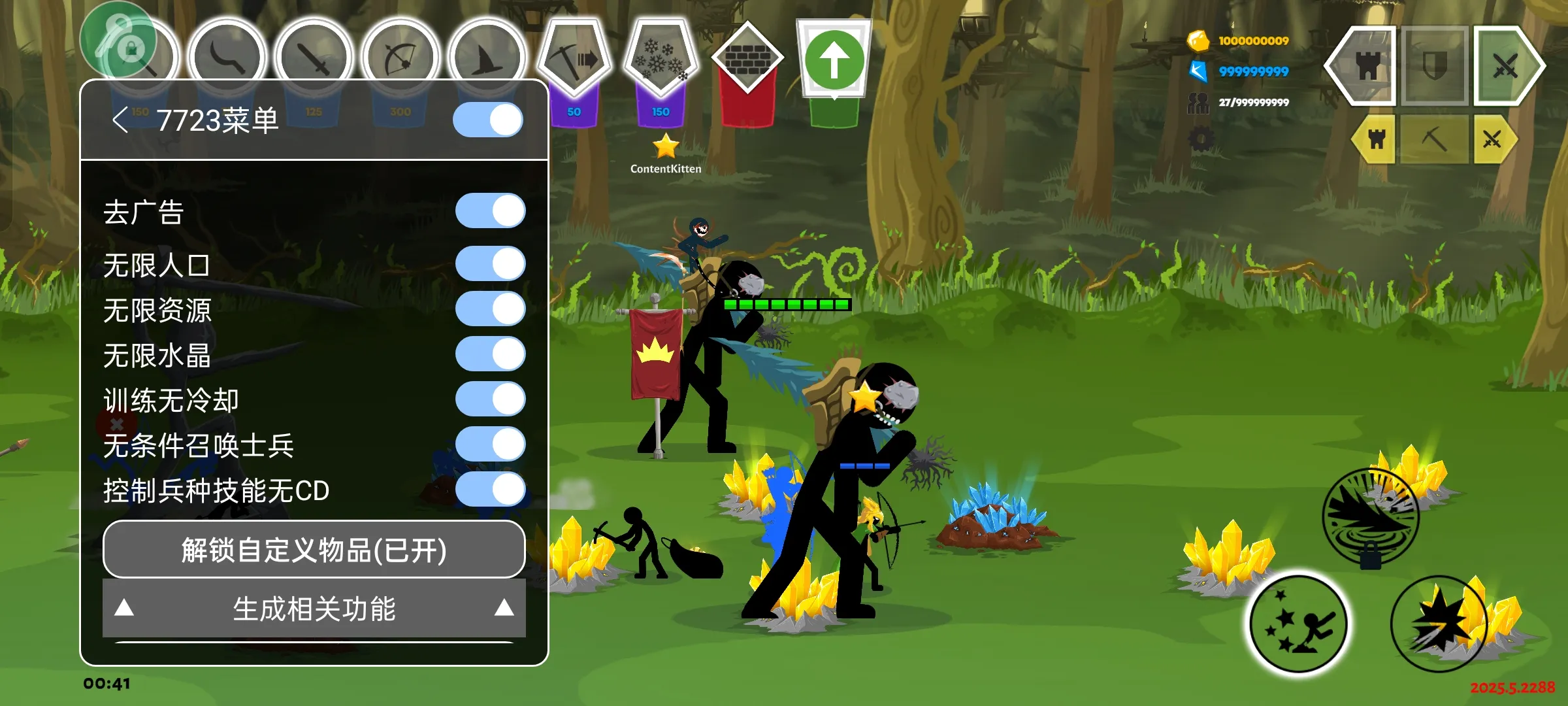The width and height of the screenshot is (1568, 706).
Task: Toggle 训练无冷却 setting
Action: click(490, 399)
